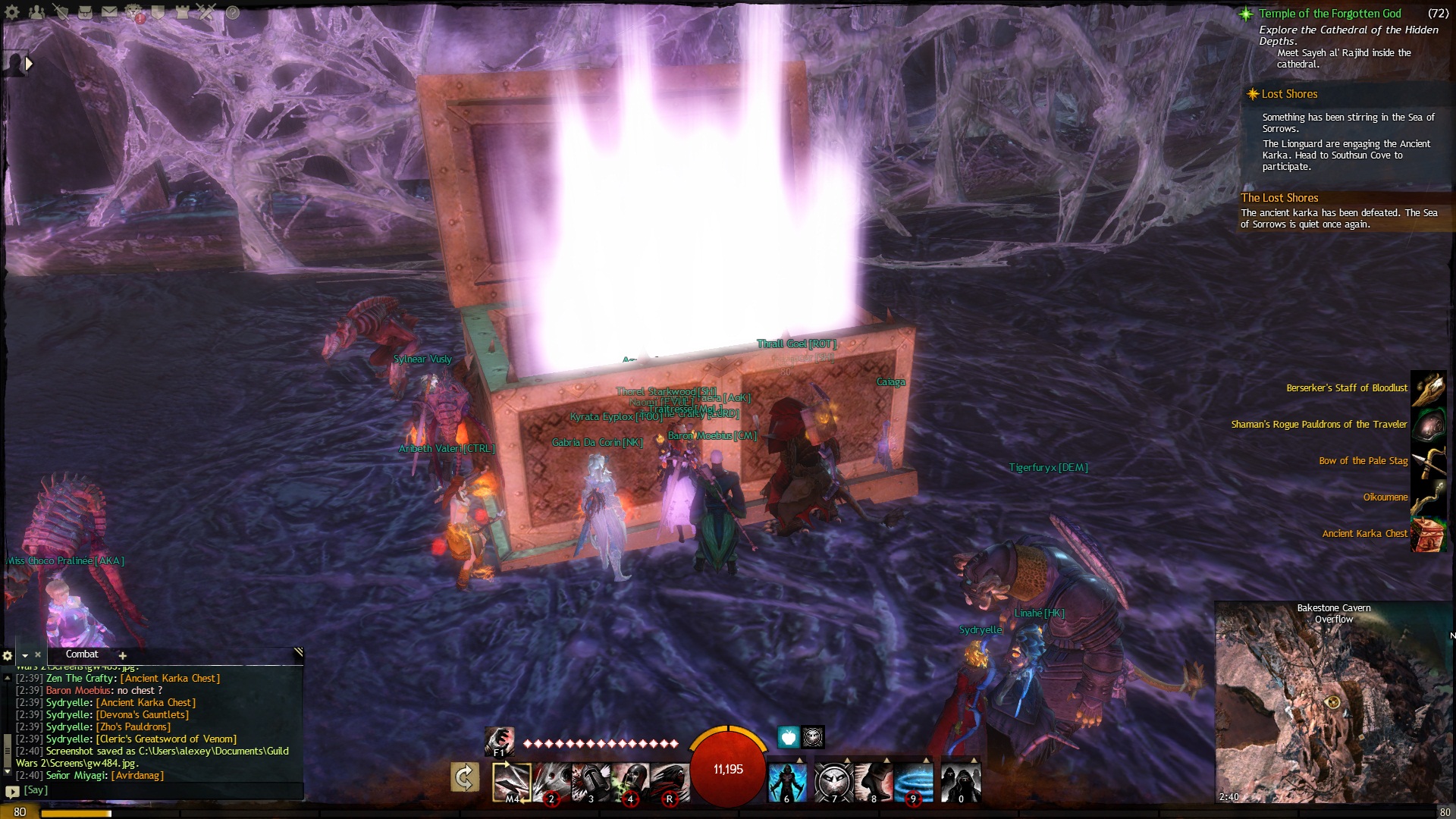
Task: Click the Bakestone Cavern minimap
Action: tap(1333, 705)
